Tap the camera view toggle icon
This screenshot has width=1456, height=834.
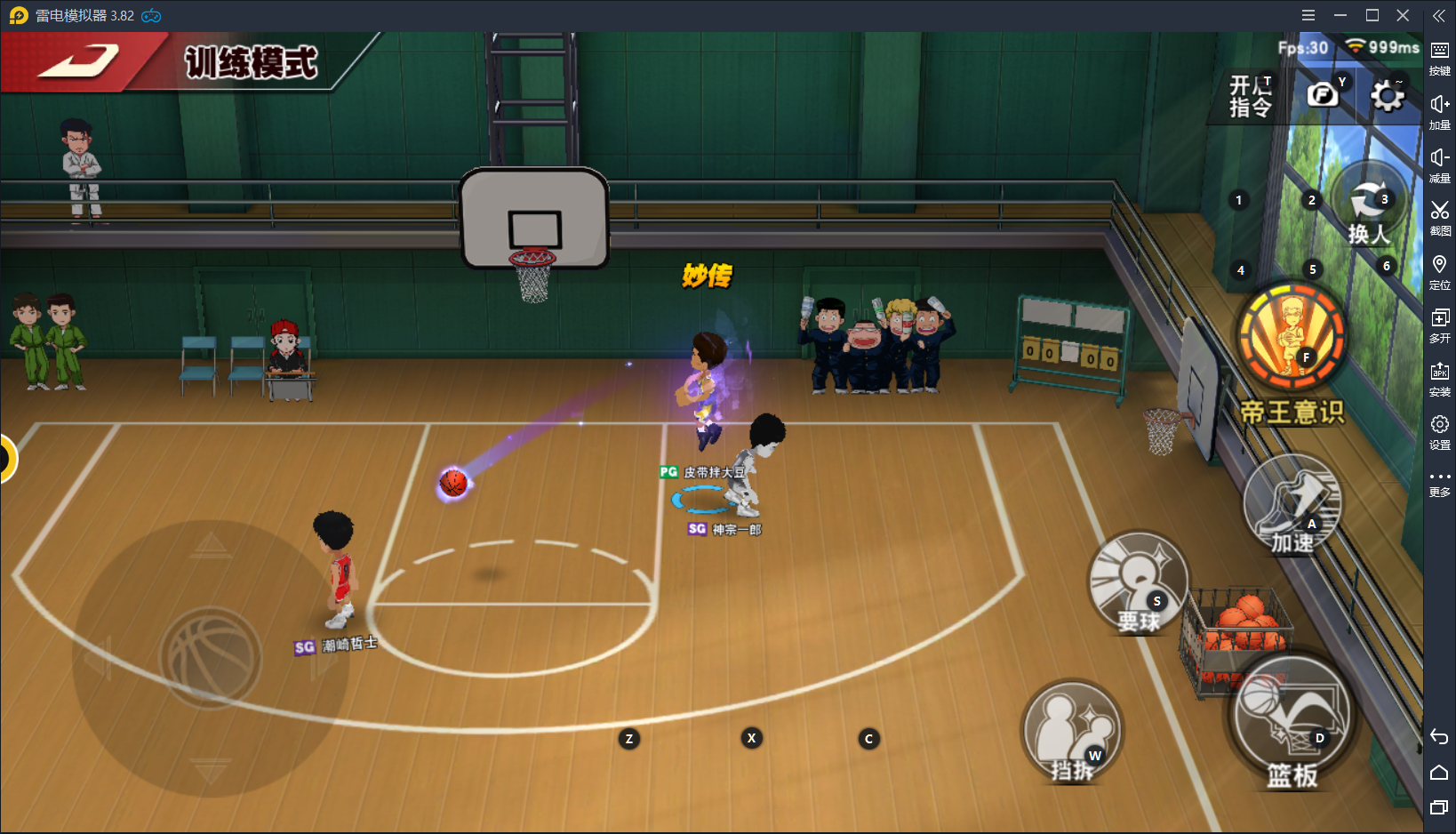point(1323,94)
